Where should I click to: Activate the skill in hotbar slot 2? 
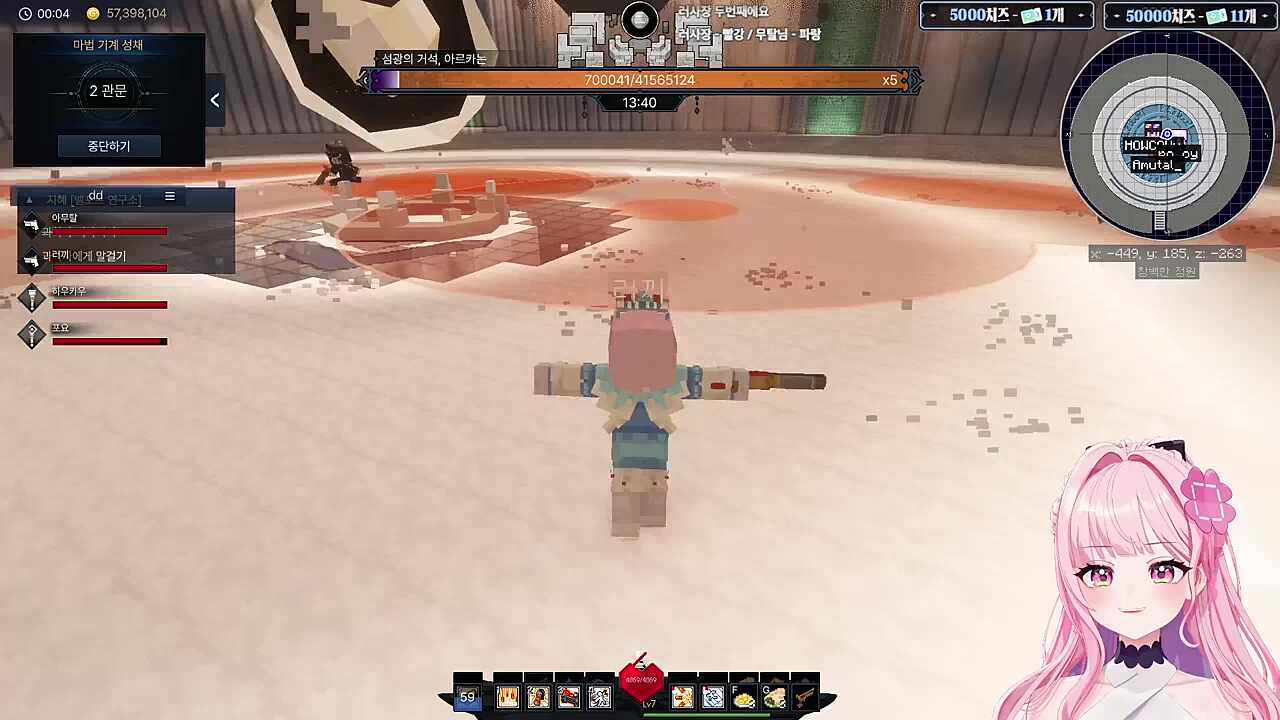tap(538, 697)
